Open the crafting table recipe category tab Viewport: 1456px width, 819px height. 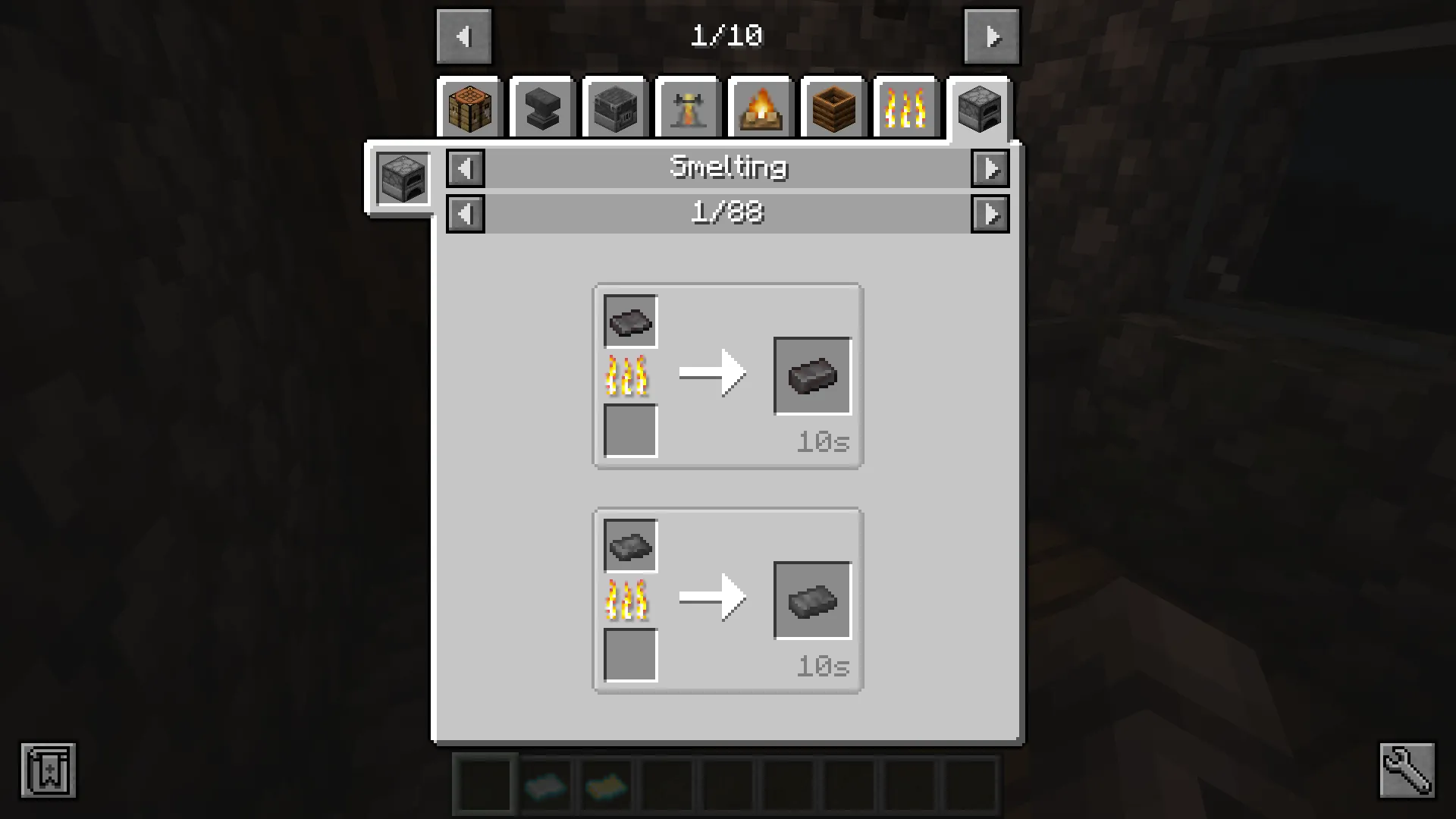tap(469, 108)
